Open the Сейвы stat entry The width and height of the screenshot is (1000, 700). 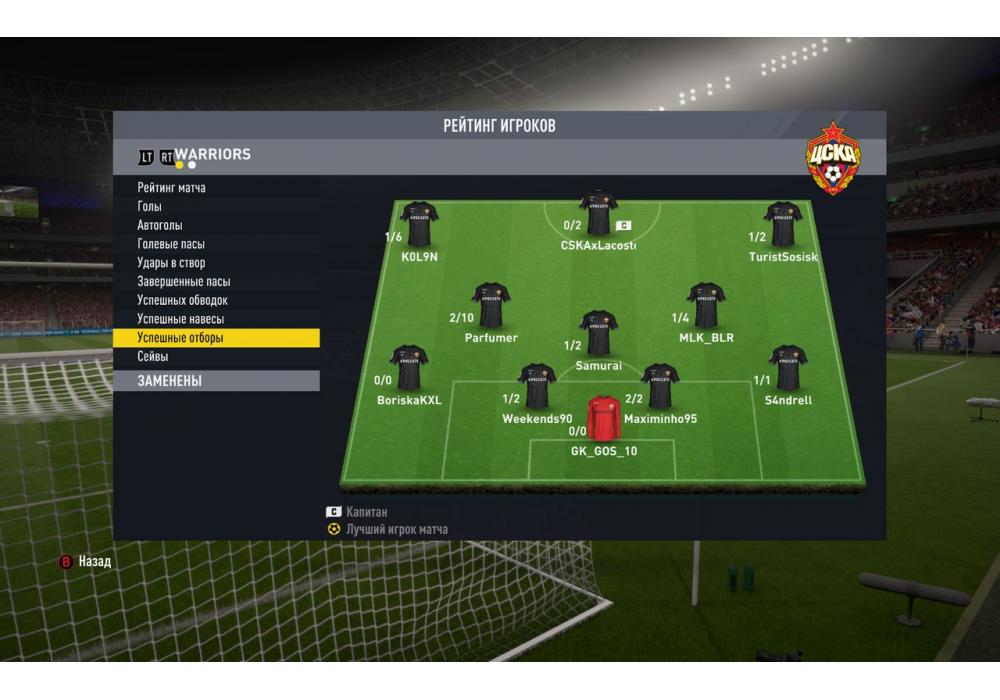click(153, 357)
